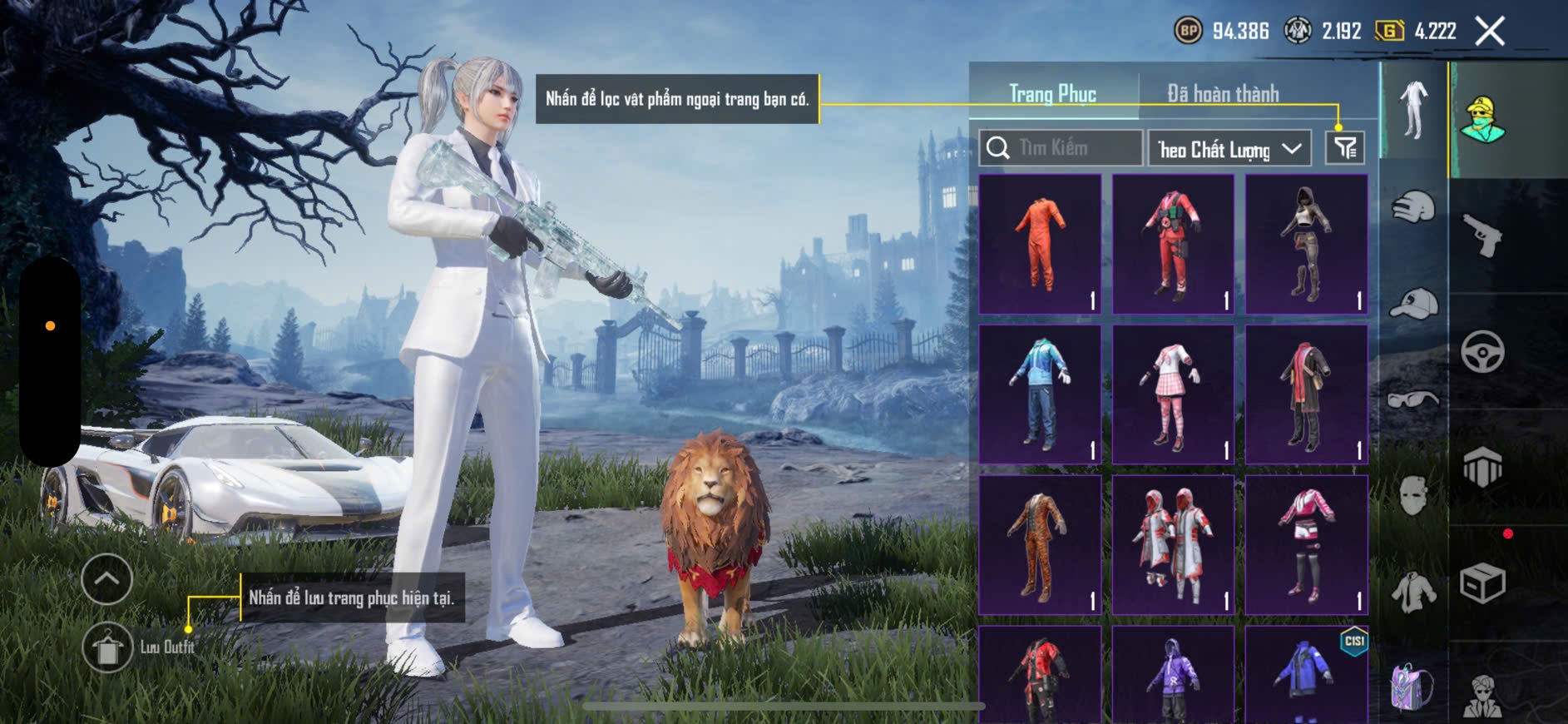Pick the blue jacket and jeans outfit

[1040, 394]
